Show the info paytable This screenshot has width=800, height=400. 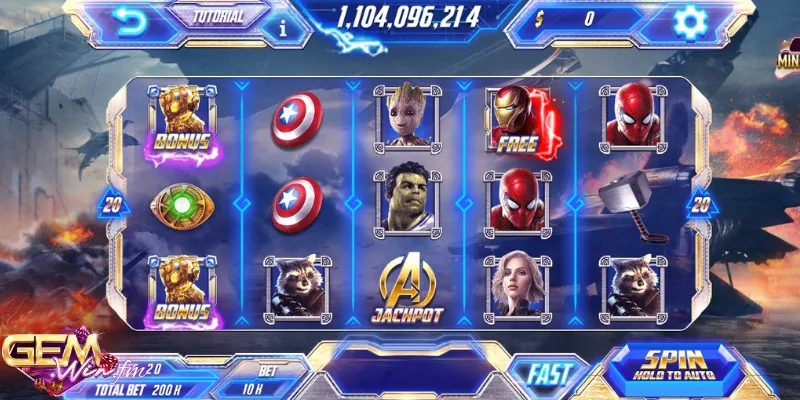click(x=283, y=28)
